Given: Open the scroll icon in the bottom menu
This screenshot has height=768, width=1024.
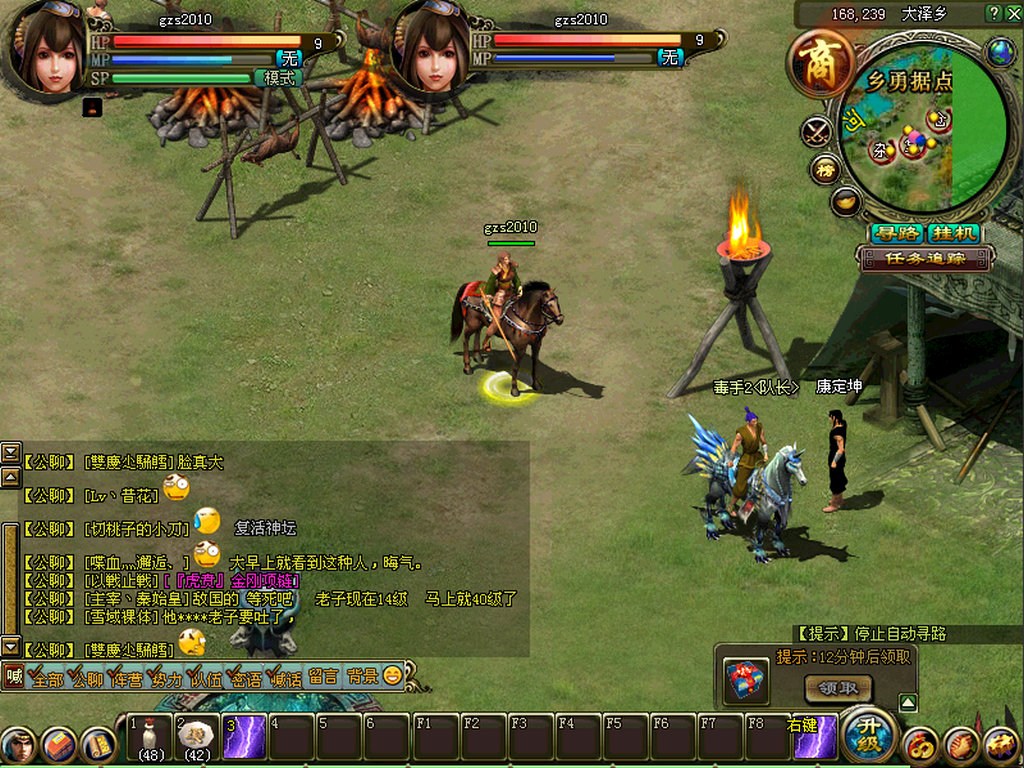Looking at the screenshot, I should pyautogui.click(x=98, y=745).
